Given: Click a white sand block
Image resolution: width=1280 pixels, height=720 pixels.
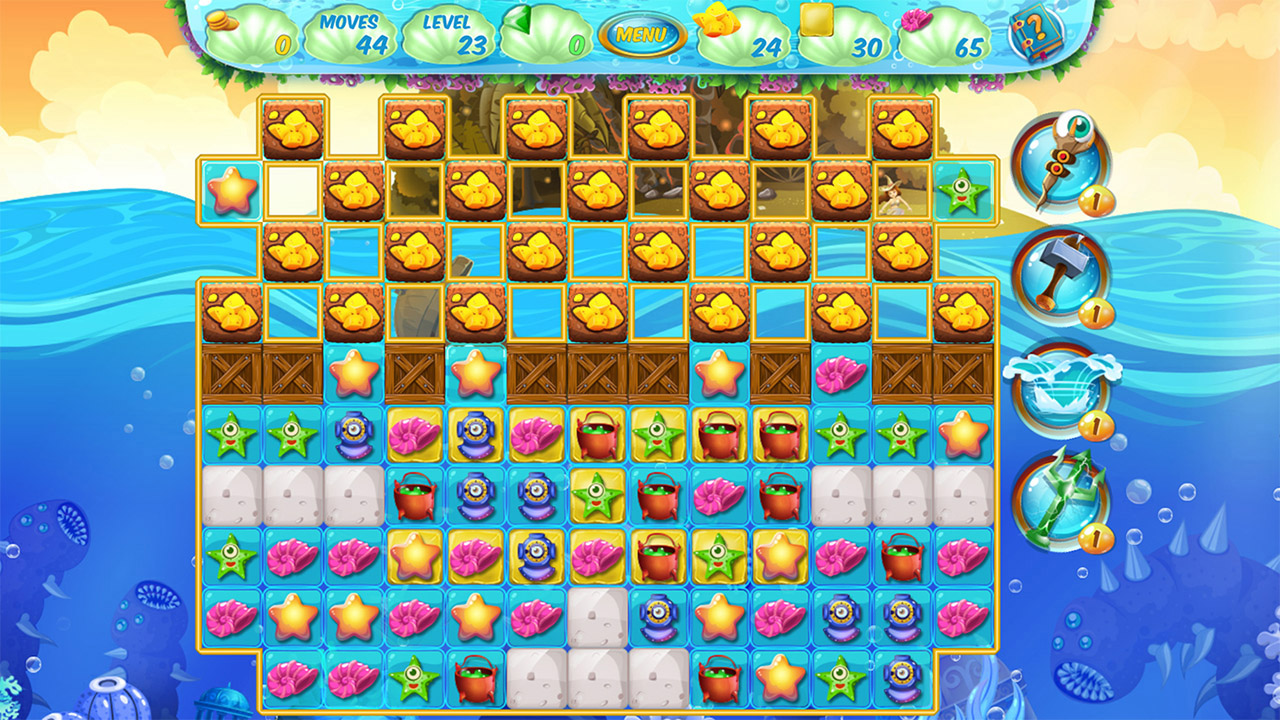Looking at the screenshot, I should [x=231, y=493].
